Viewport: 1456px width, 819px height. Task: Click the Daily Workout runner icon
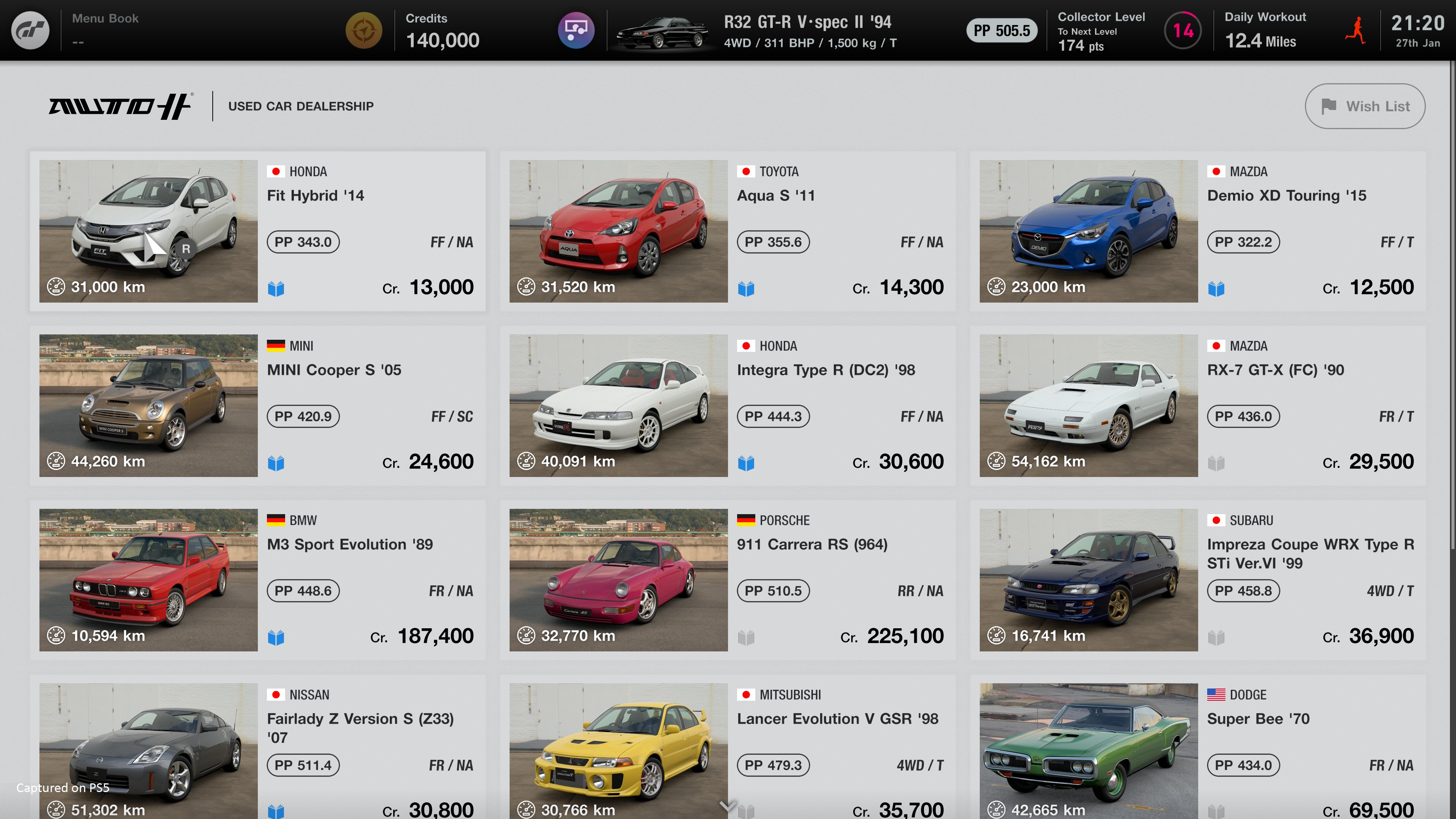1356,30
